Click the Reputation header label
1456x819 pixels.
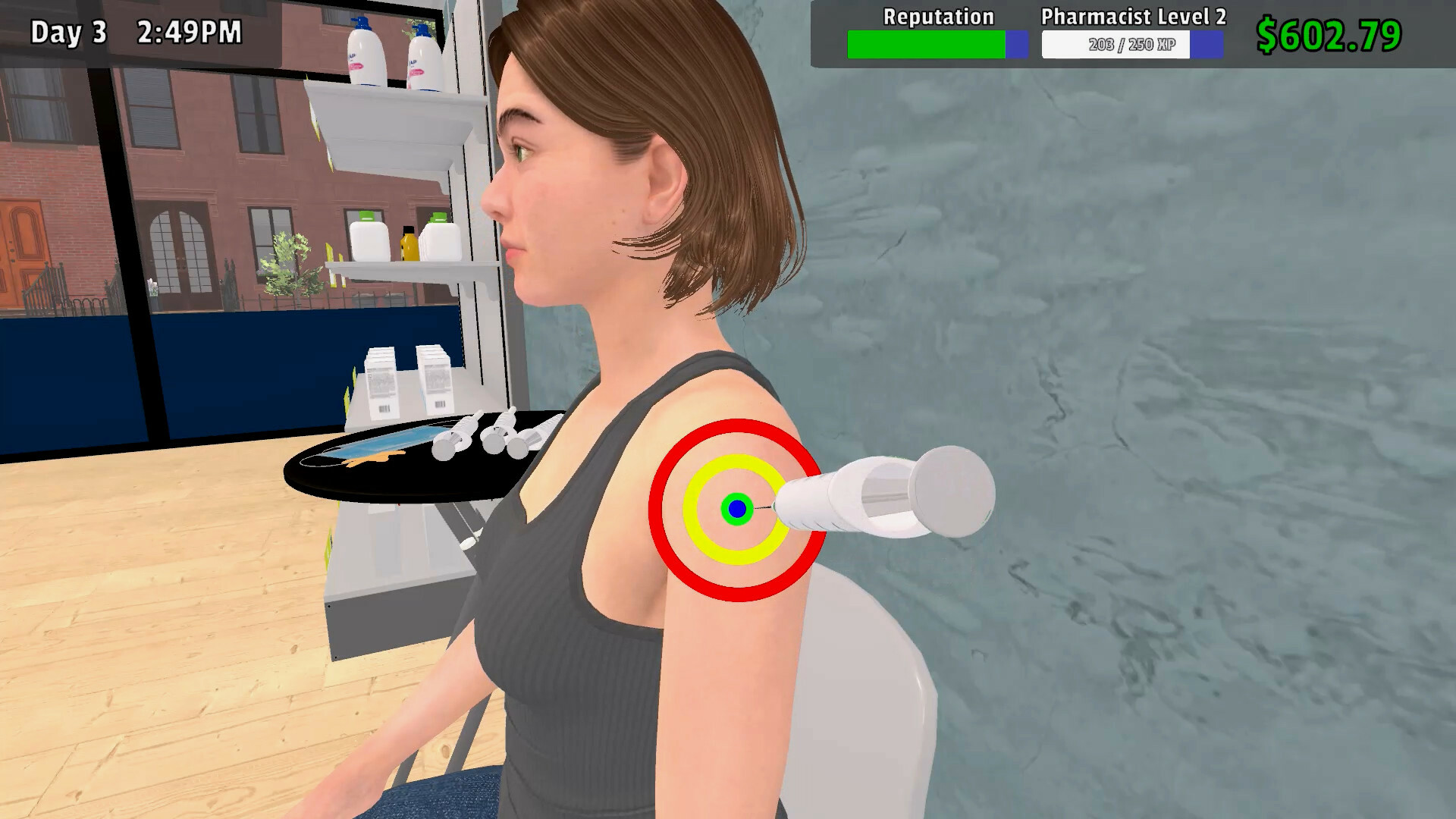[939, 16]
